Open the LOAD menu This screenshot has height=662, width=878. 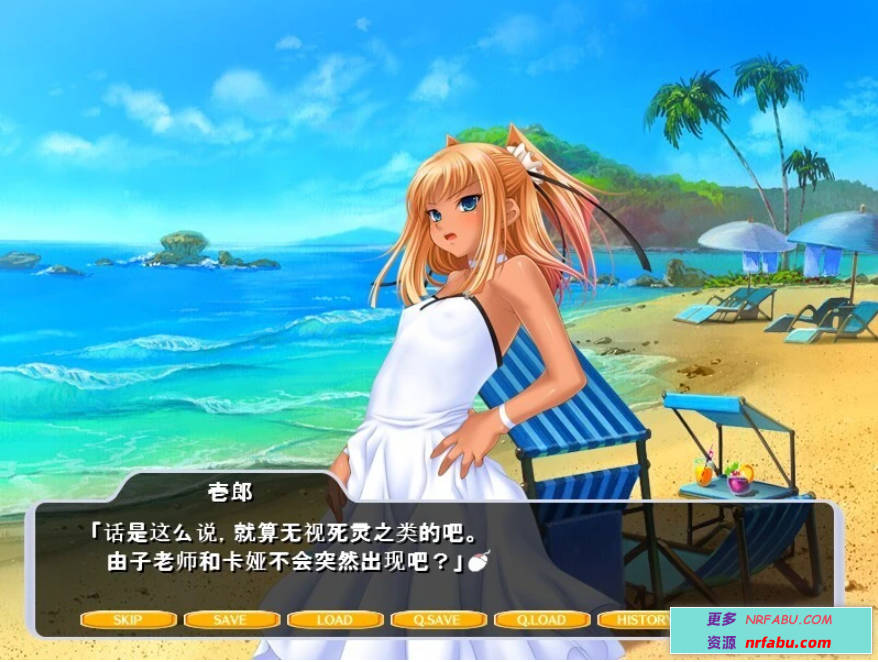pos(335,620)
